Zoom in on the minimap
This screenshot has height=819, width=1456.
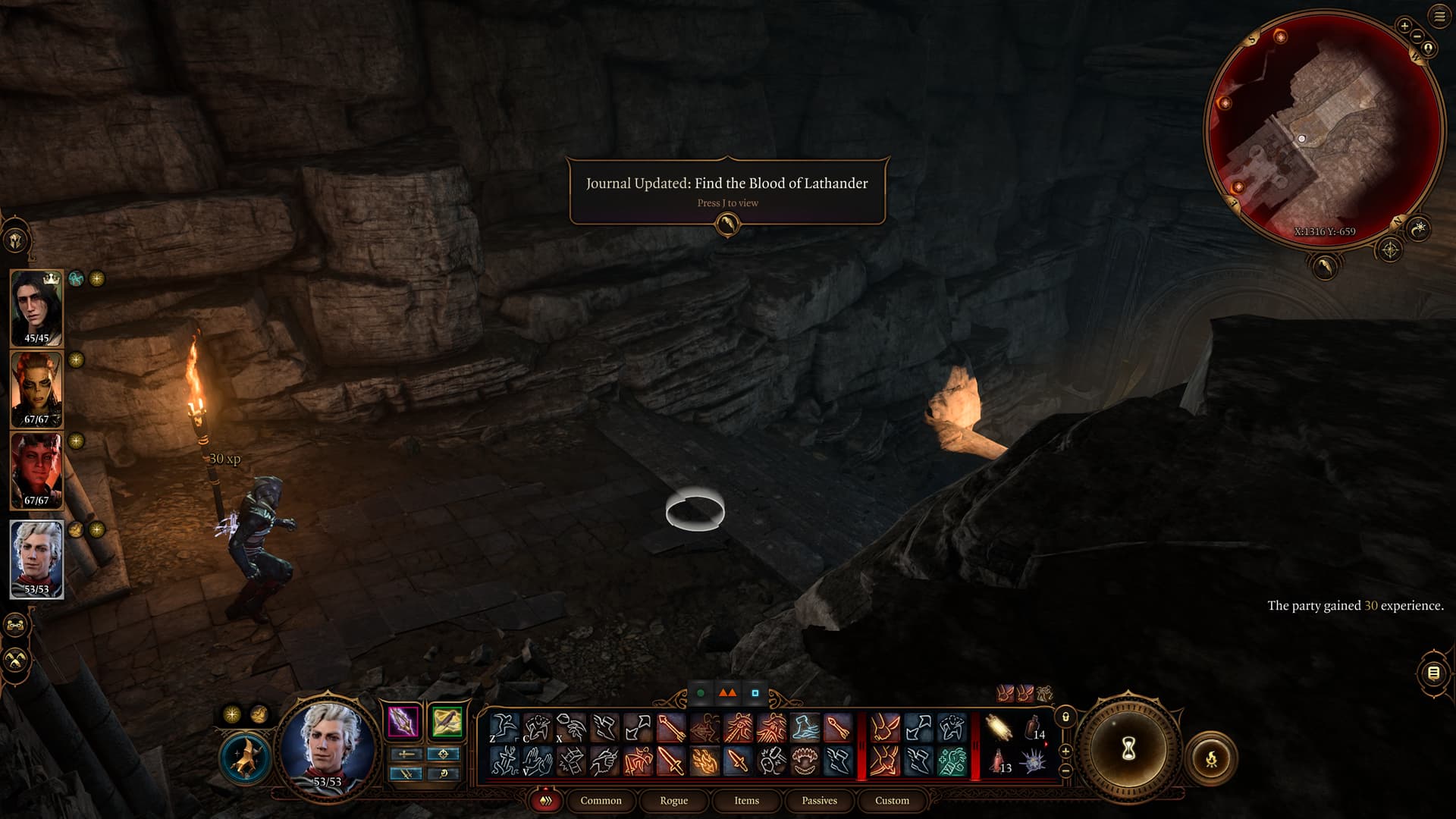click(x=1404, y=26)
